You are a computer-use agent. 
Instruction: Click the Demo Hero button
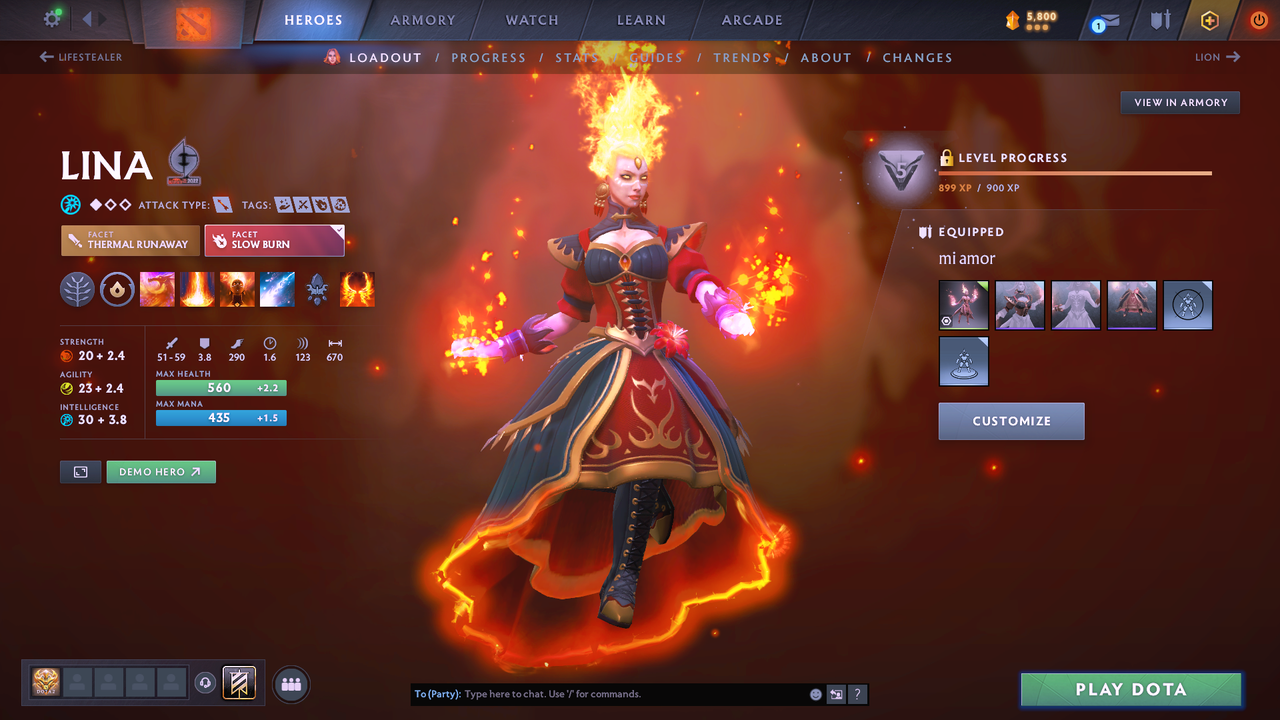(161, 471)
